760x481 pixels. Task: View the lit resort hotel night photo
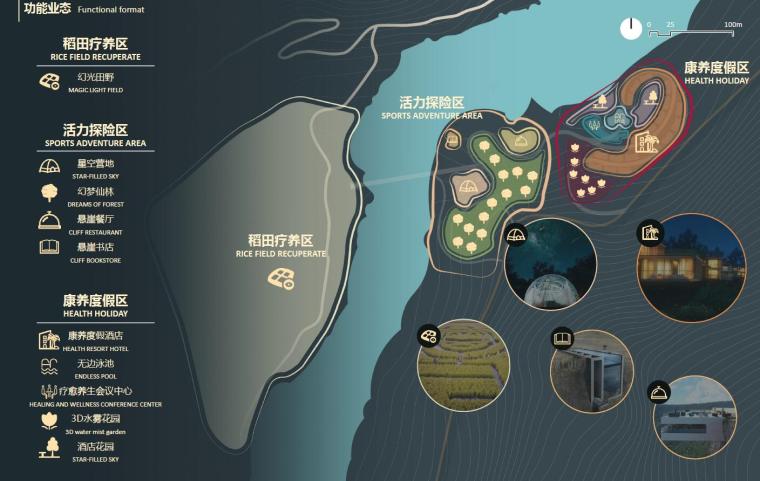pyautogui.click(x=691, y=262)
